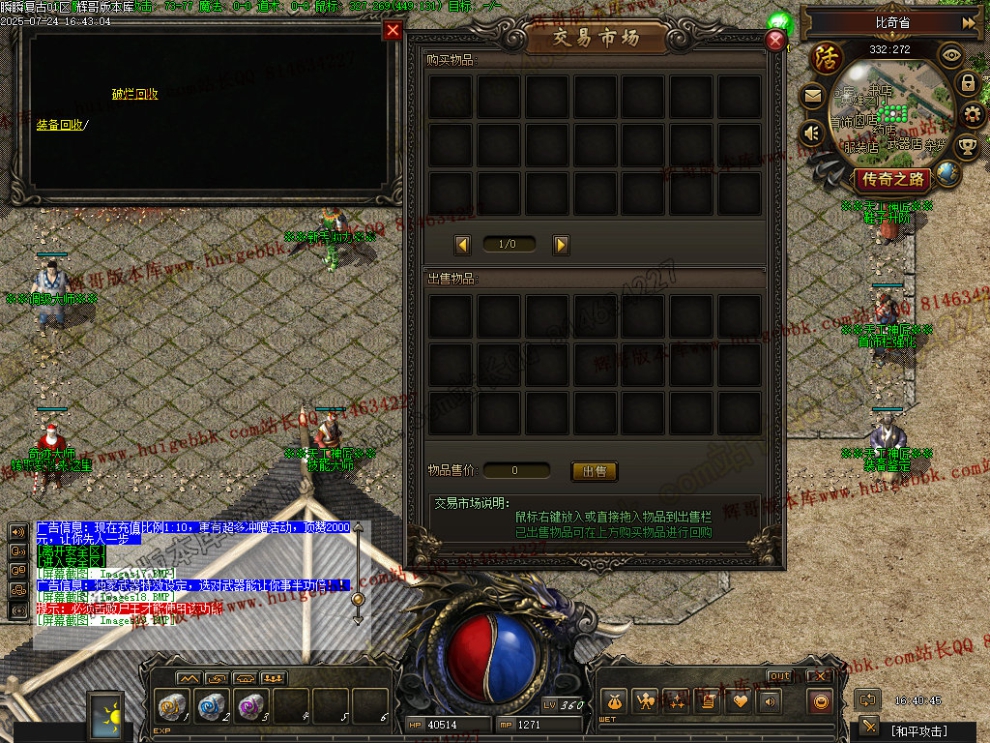Toggle the eye visibility icon near minimap
This screenshot has height=743, width=990.
click(952, 56)
